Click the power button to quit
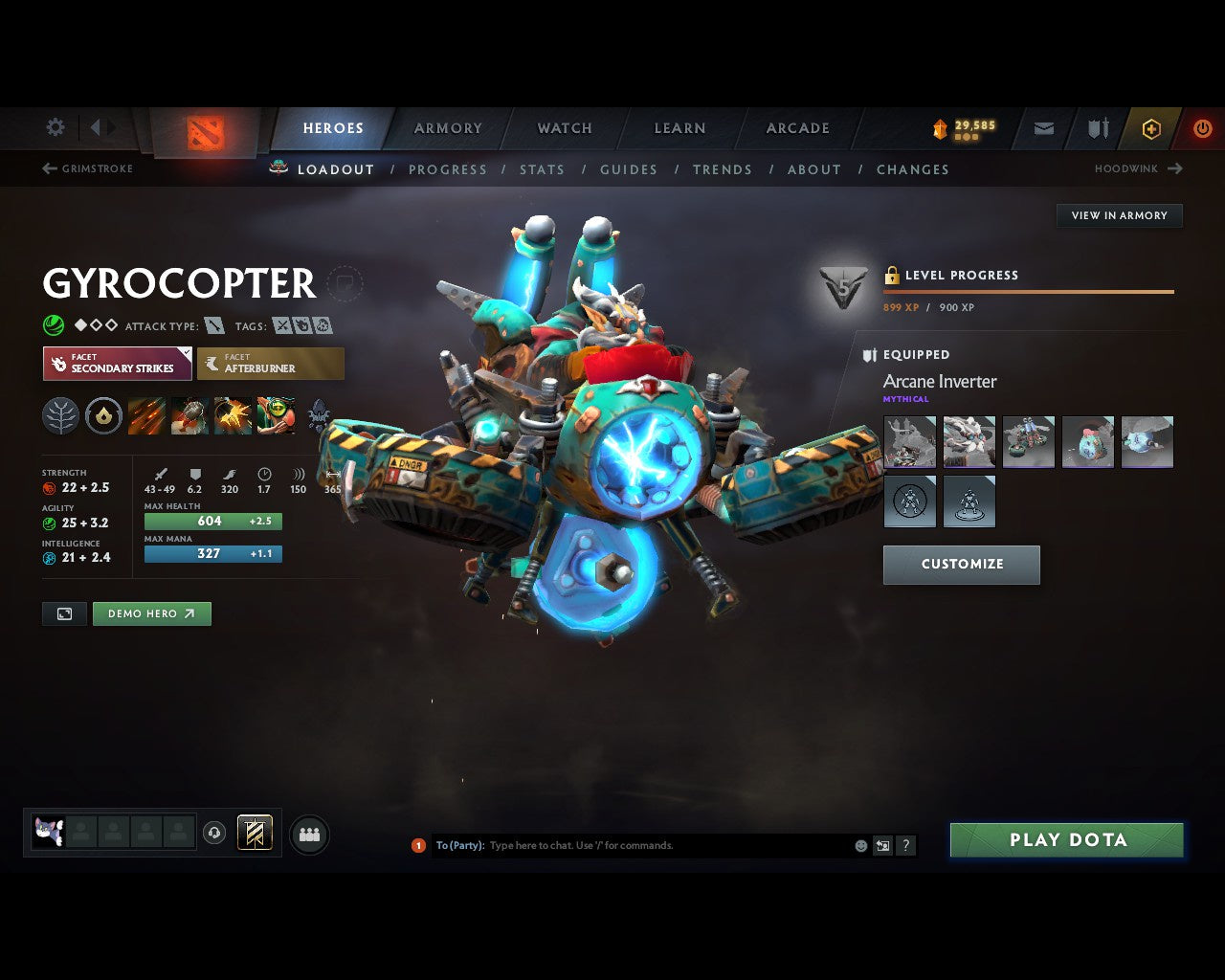 [1202, 128]
